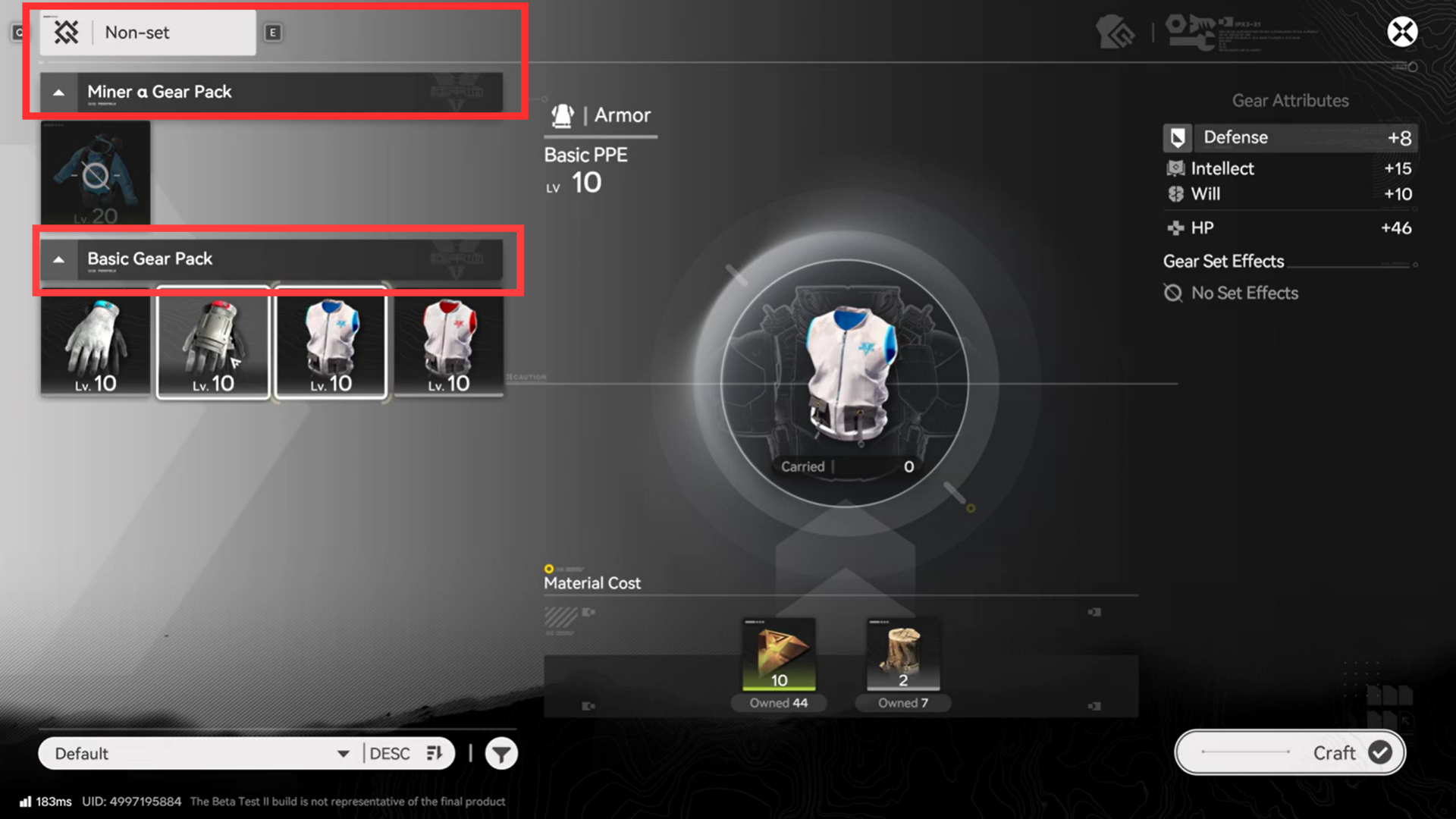Screen dimensions: 1456x819
Task: Collapse the Basic Gear Pack section
Action: point(59,259)
